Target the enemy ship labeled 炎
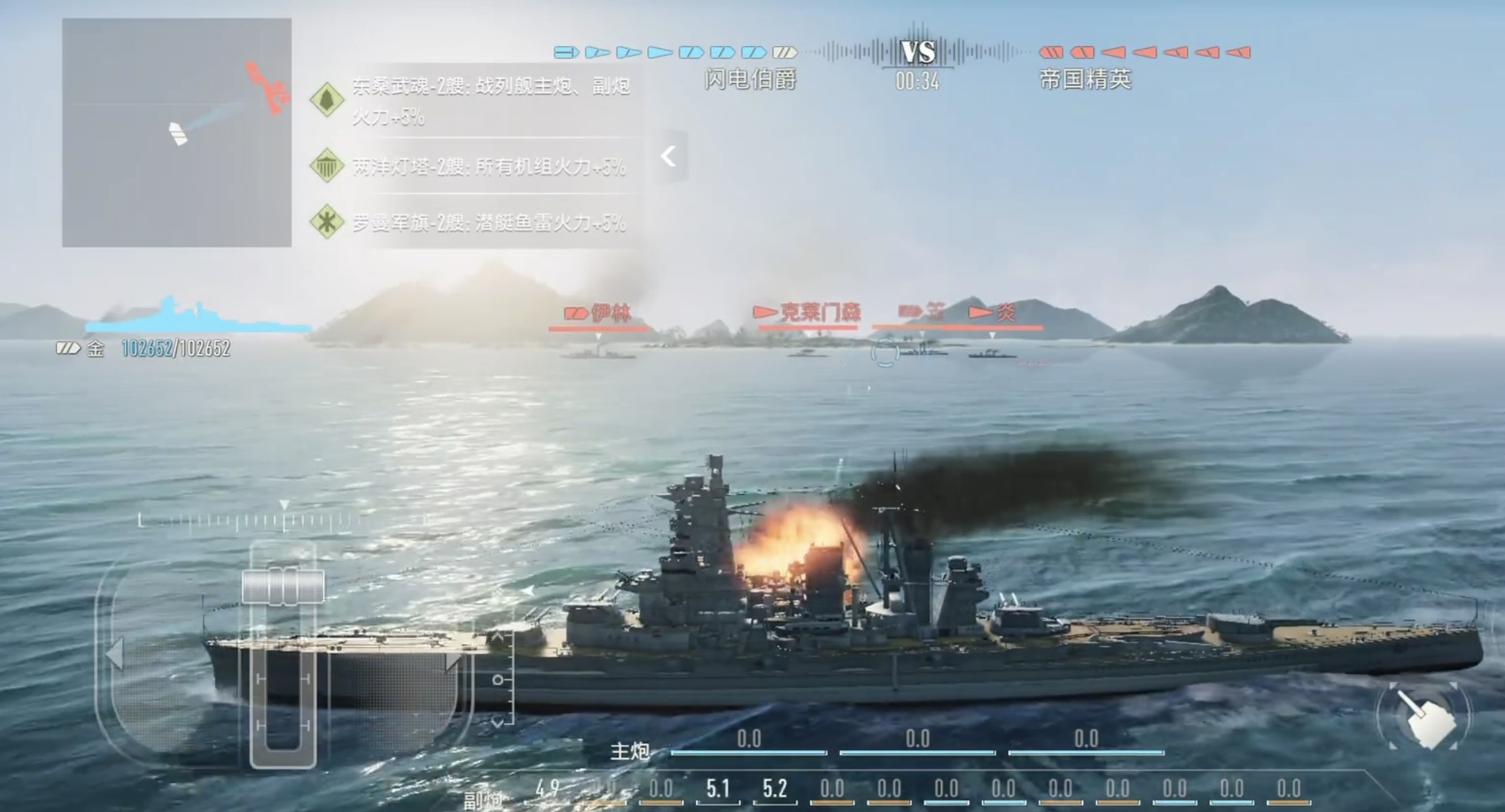Screen dimensions: 1505x812 click(x=991, y=353)
